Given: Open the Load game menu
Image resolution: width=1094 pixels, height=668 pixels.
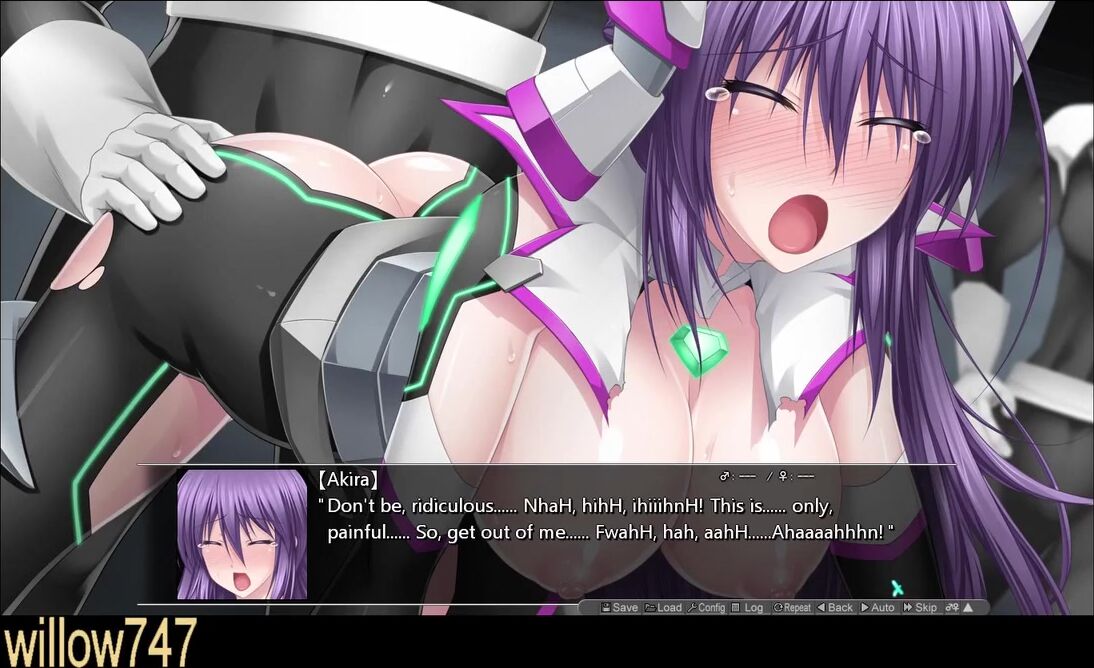Looking at the screenshot, I should 663,607.
